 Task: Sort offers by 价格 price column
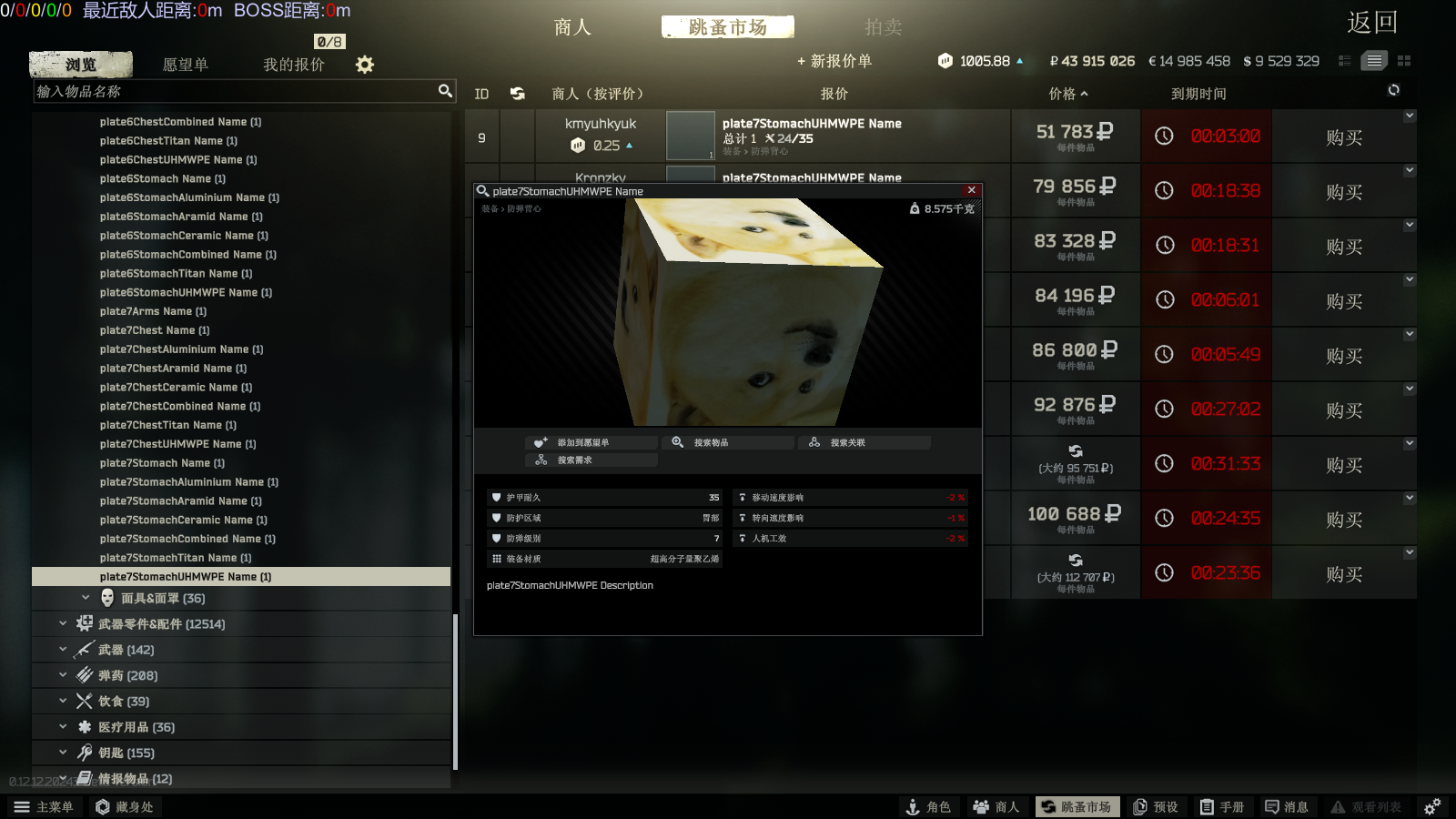(x=1067, y=94)
